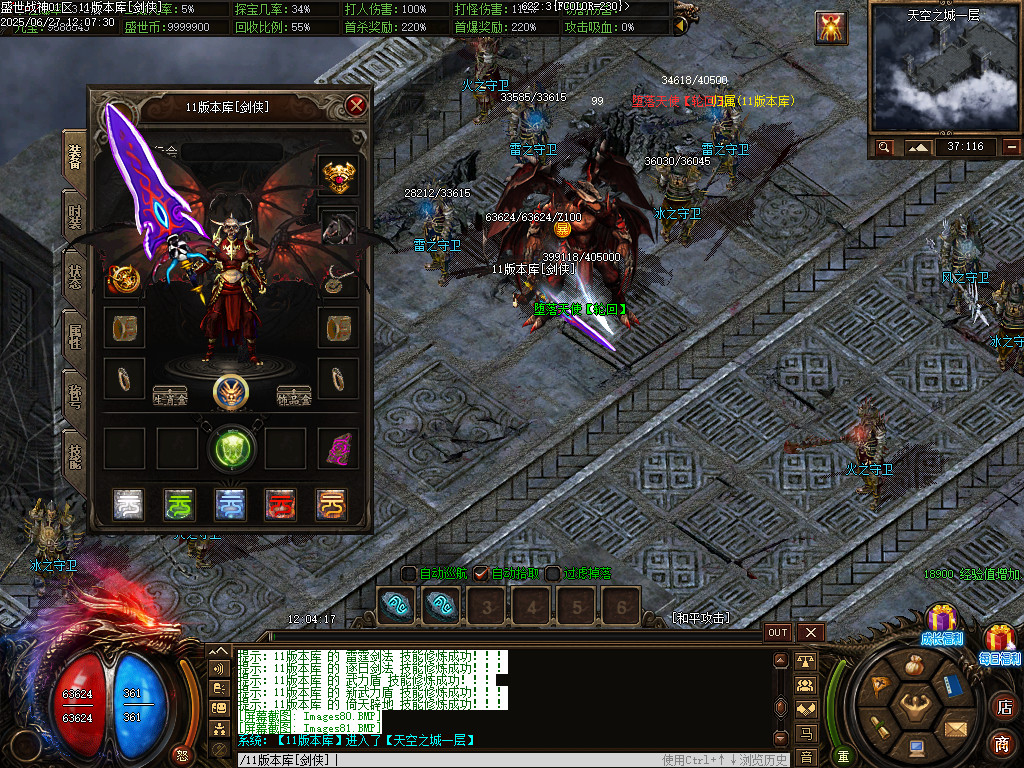Click the OUT button
Image resolution: width=1024 pixels, height=768 pixels.
[778, 632]
